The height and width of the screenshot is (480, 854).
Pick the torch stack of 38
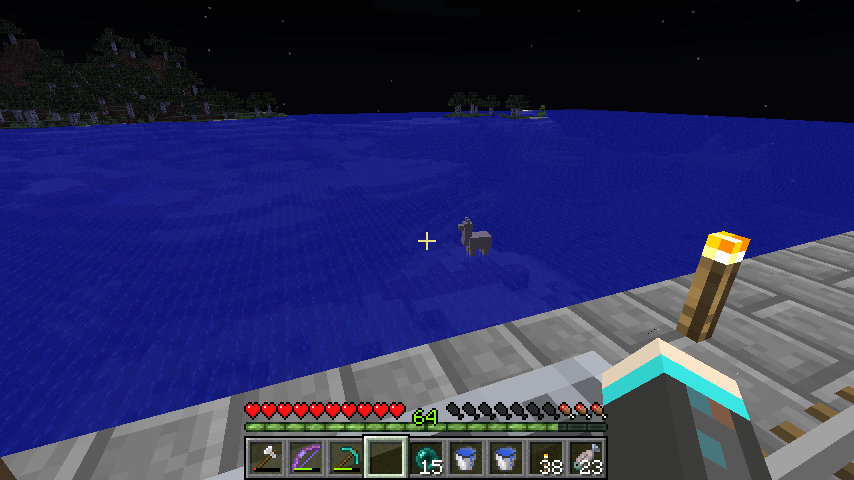546,459
